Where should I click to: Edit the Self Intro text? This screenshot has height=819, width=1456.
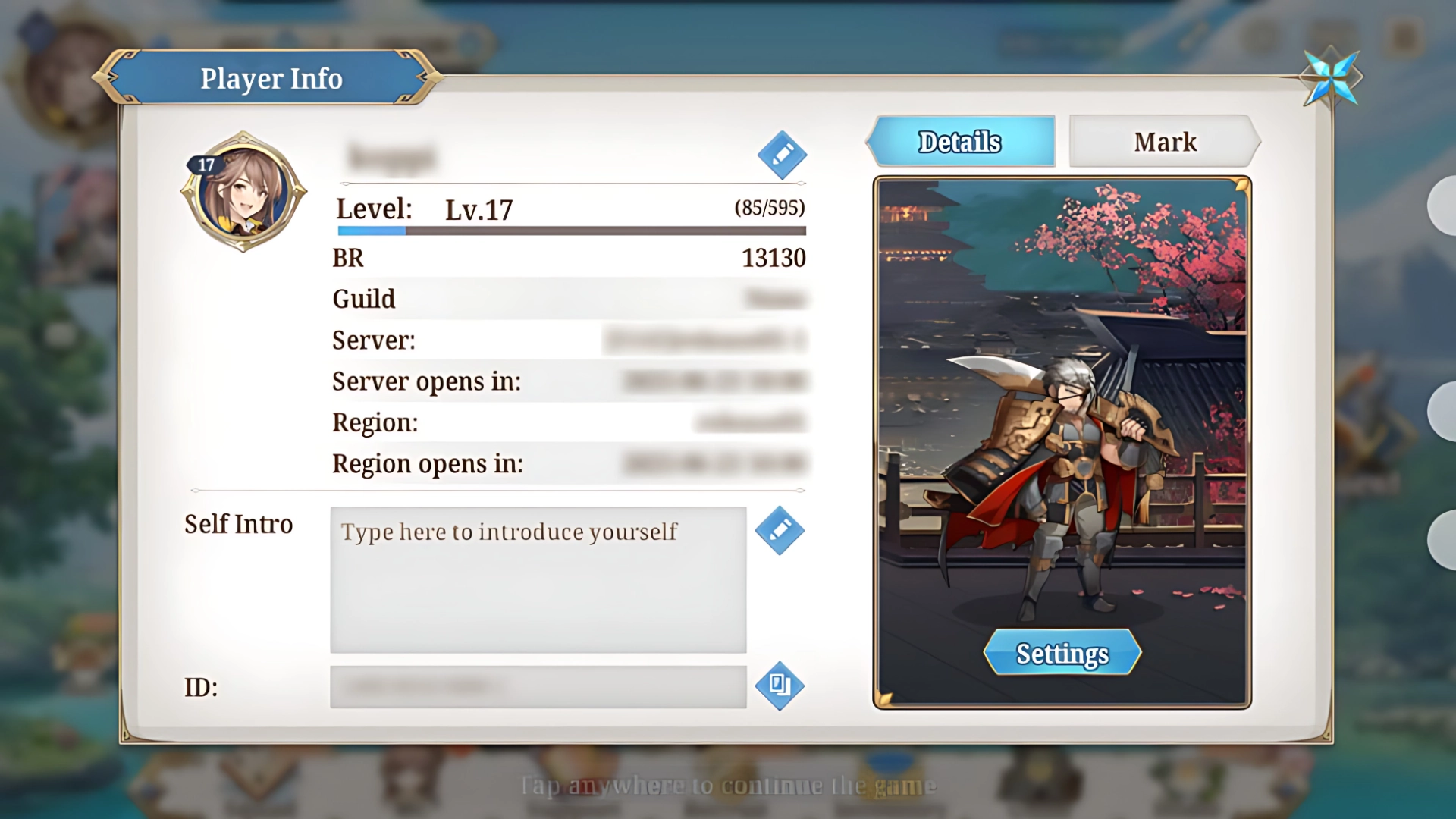[780, 531]
